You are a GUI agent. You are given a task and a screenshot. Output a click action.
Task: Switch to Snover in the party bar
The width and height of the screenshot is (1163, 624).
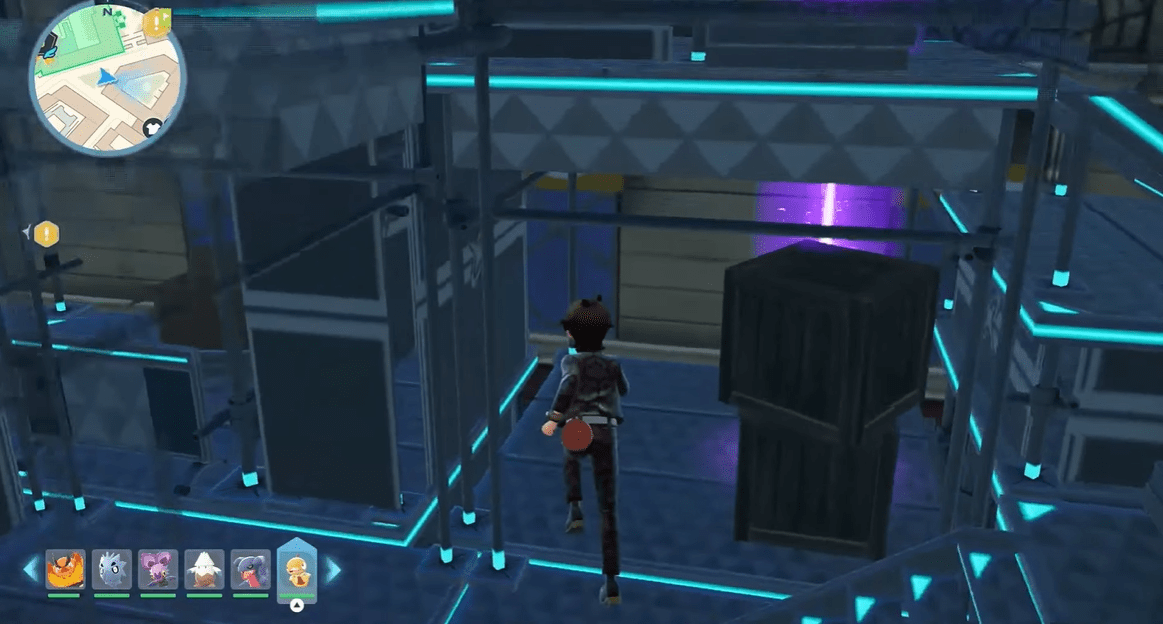(204, 569)
